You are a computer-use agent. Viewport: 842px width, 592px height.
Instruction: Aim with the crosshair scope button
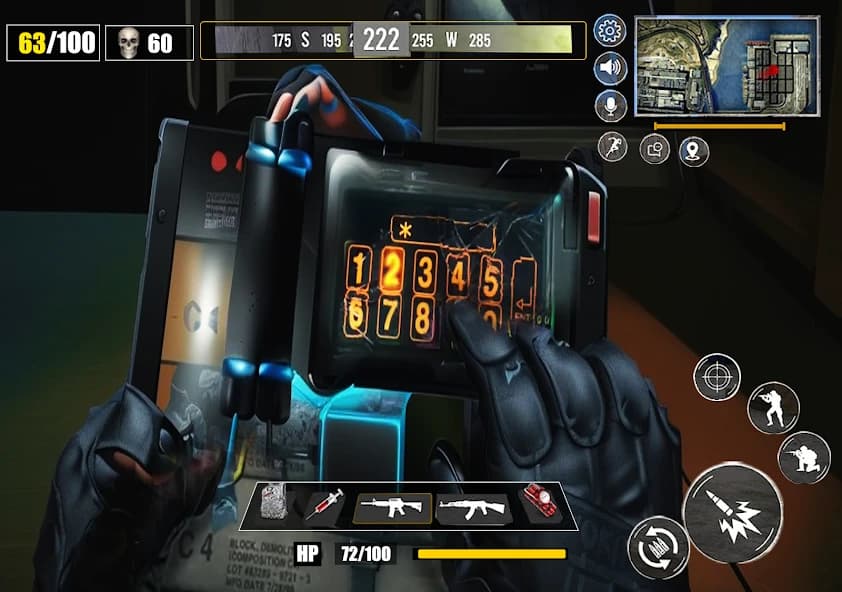pos(717,377)
